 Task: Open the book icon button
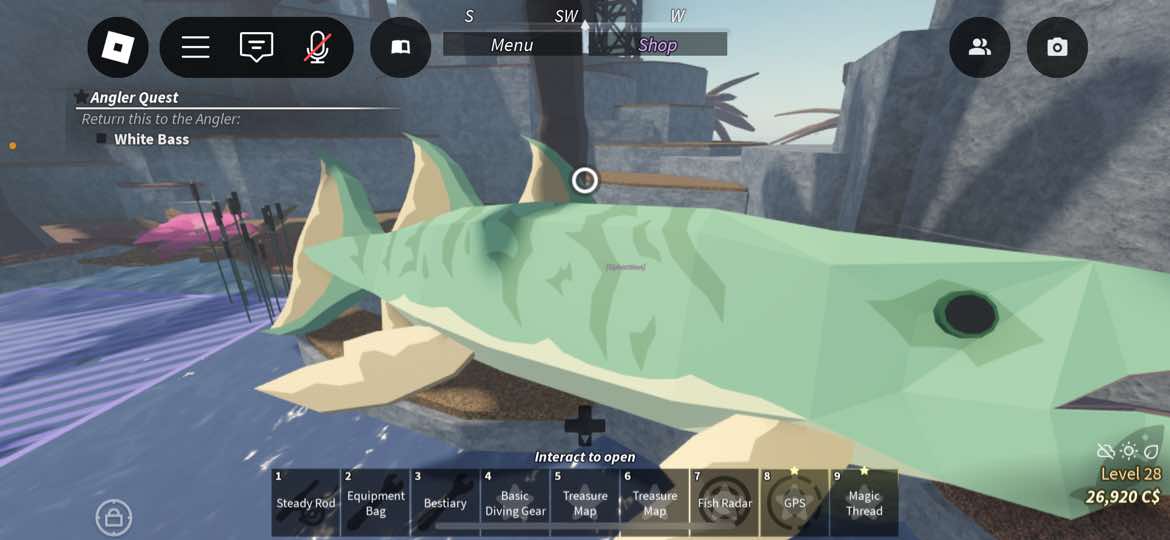[x=400, y=47]
